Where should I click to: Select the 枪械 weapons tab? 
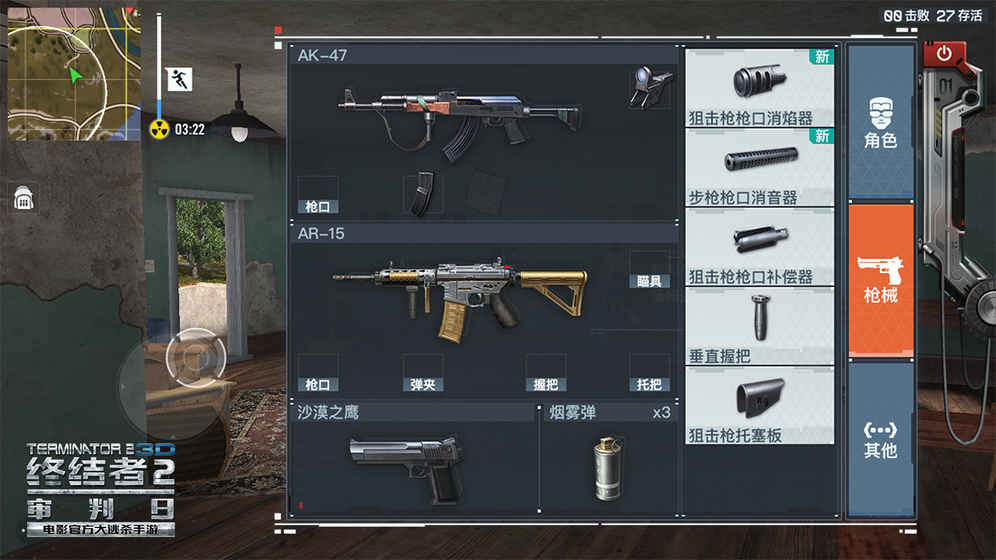(x=880, y=279)
